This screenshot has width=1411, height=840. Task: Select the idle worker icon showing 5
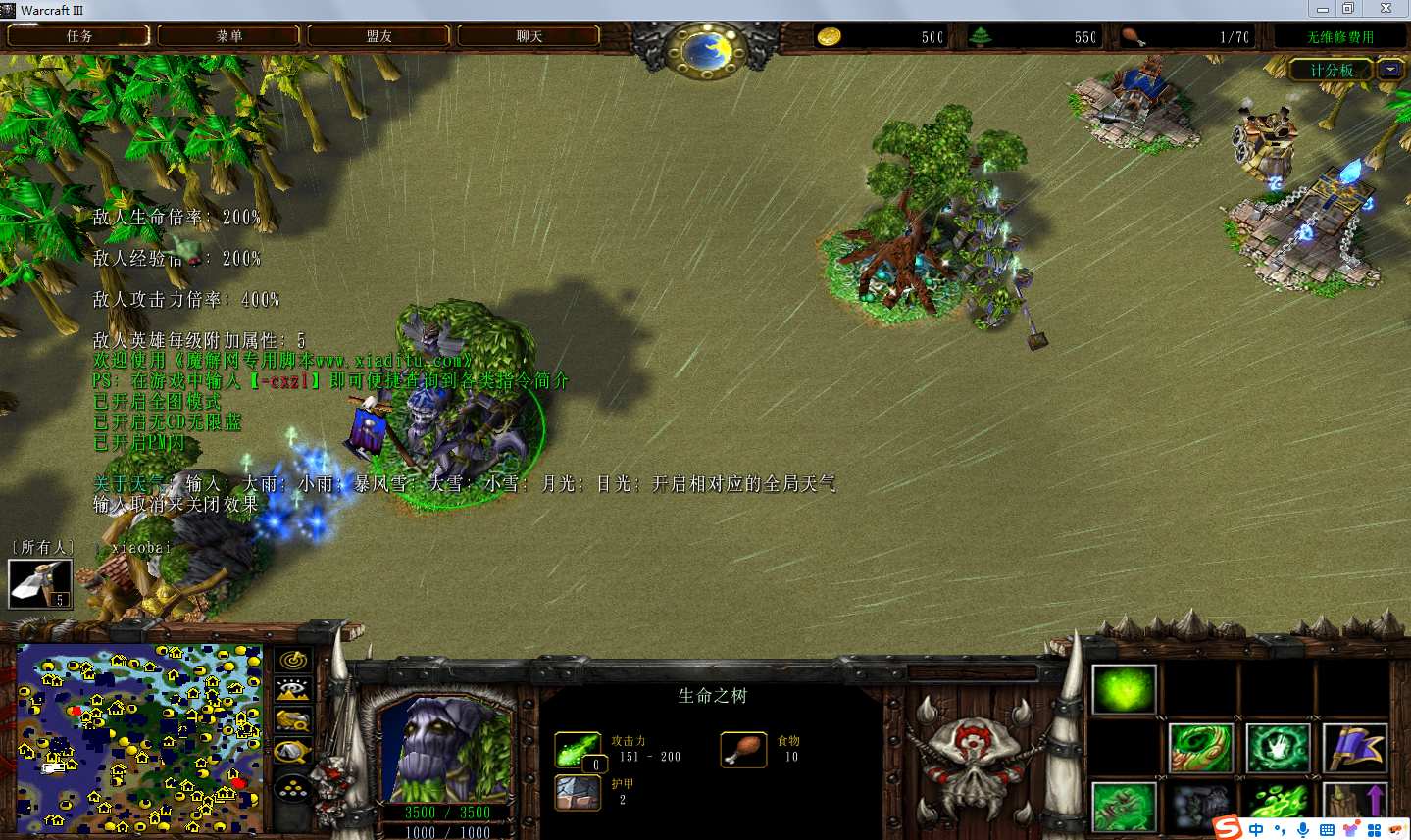point(40,584)
